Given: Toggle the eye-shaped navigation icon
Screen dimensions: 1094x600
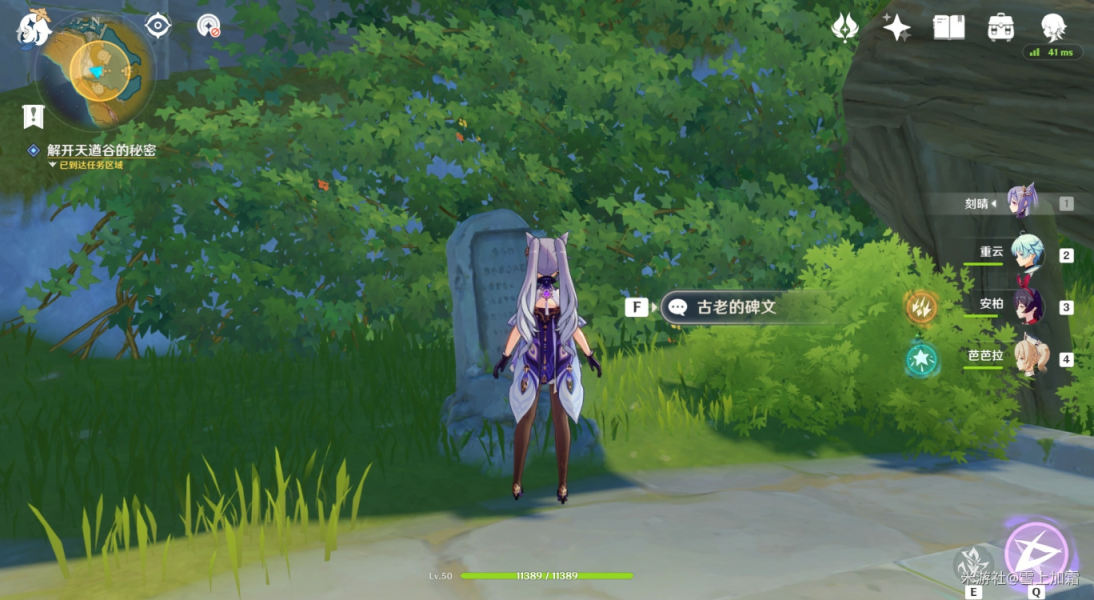Looking at the screenshot, I should pyautogui.click(x=158, y=26).
